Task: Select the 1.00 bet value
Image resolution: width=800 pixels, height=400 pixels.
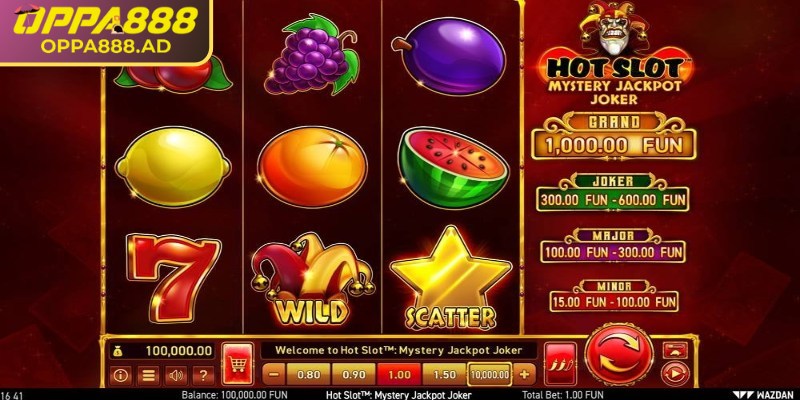Action: [399, 375]
